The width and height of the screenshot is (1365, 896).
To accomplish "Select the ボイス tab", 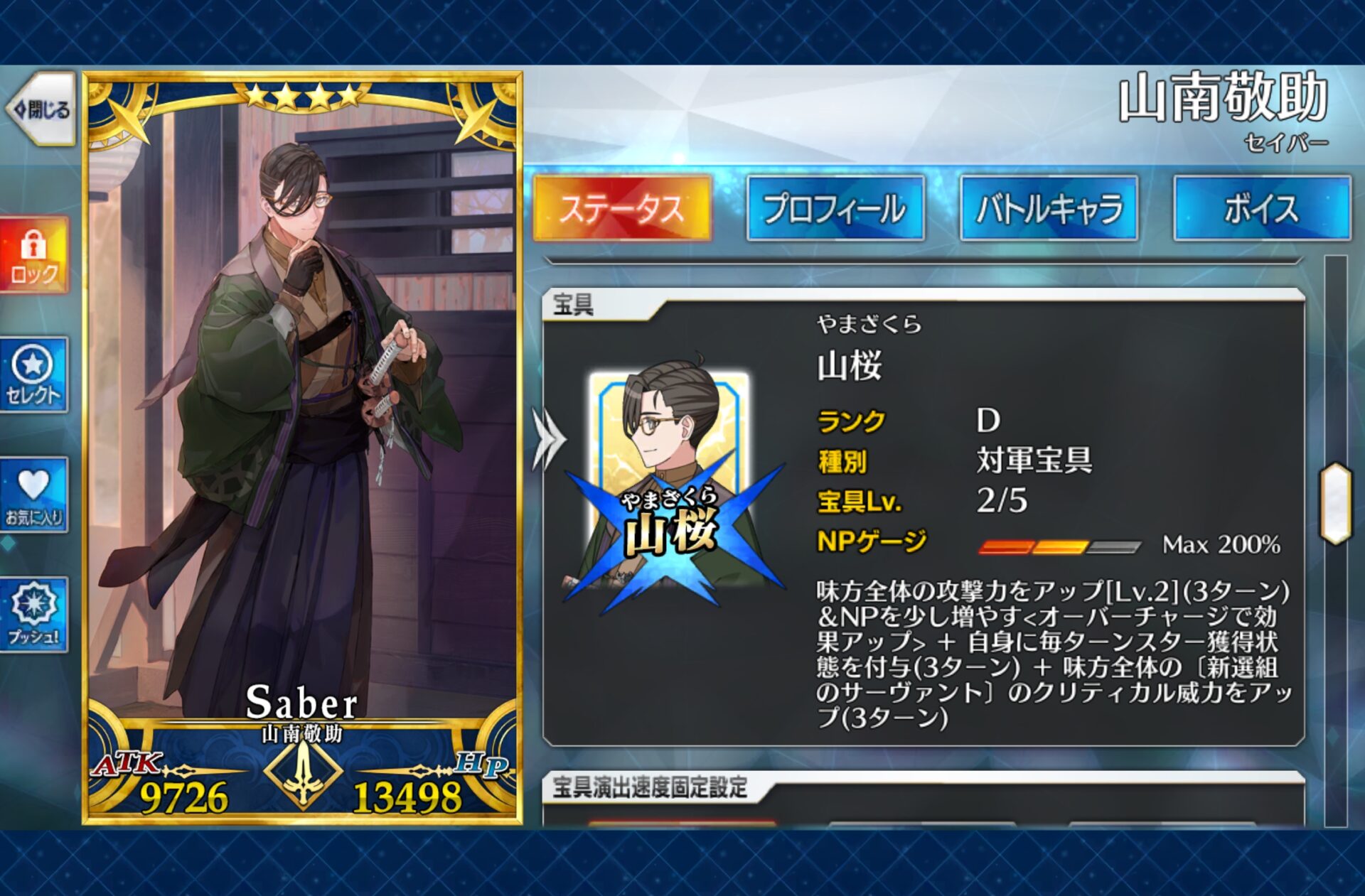I will [1261, 208].
